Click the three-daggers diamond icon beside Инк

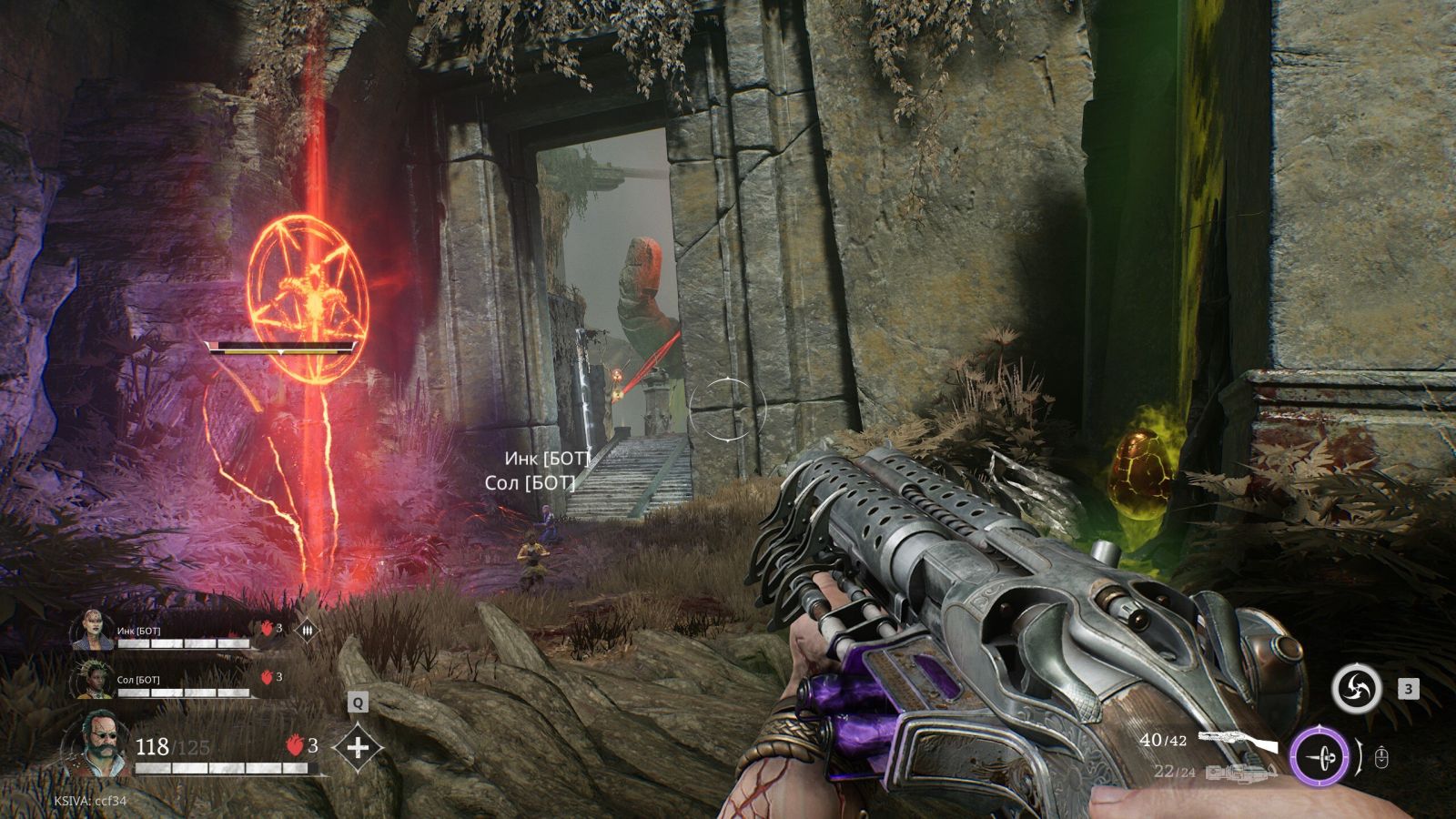click(x=308, y=628)
